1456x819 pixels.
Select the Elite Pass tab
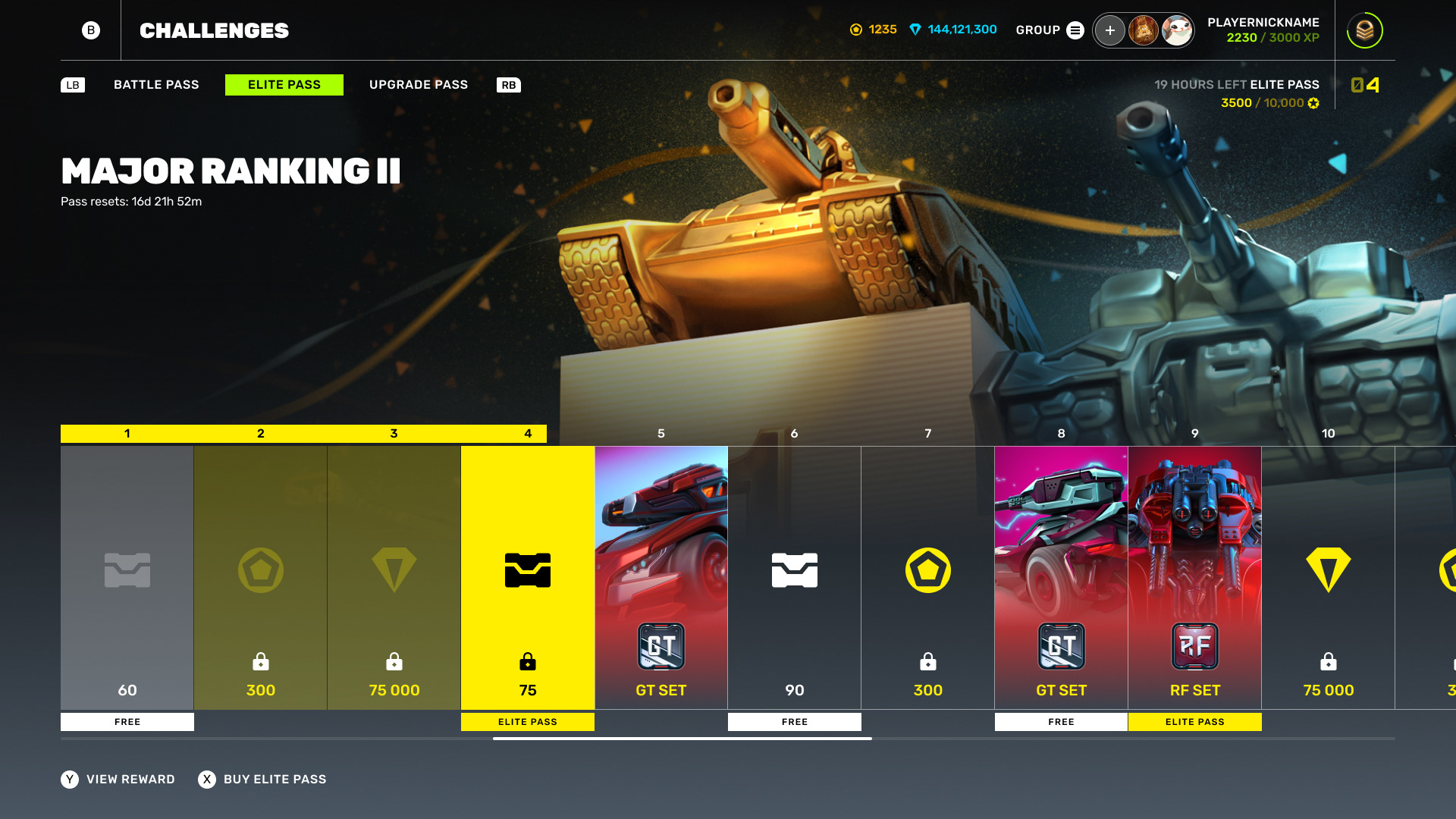[284, 85]
